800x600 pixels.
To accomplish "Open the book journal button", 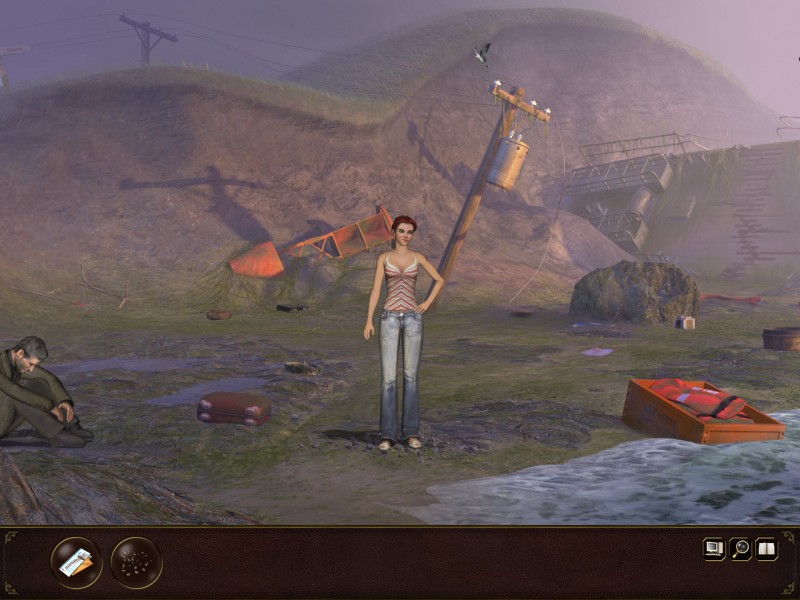I will (766, 548).
